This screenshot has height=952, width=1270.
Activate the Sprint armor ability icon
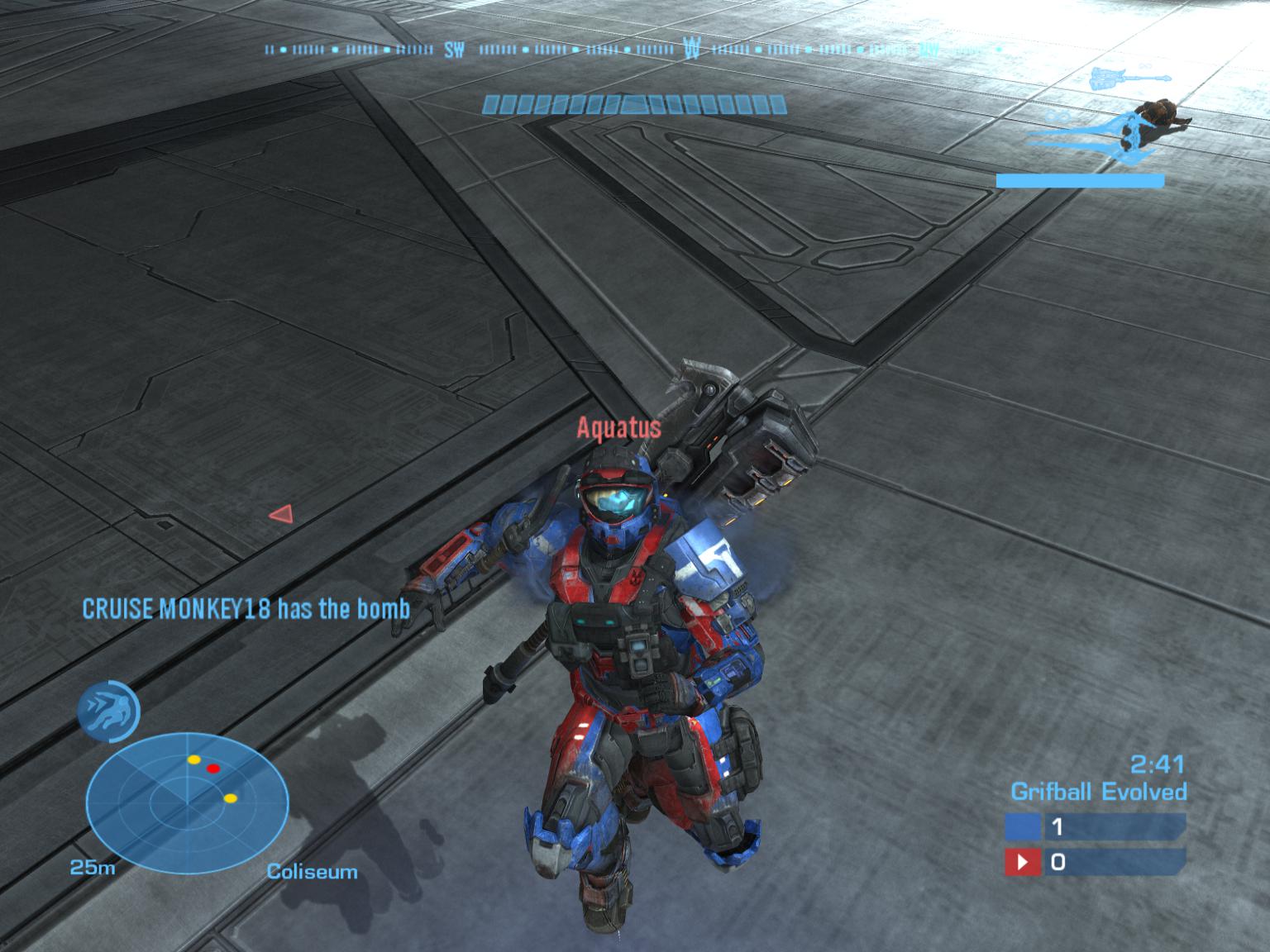[x=107, y=711]
